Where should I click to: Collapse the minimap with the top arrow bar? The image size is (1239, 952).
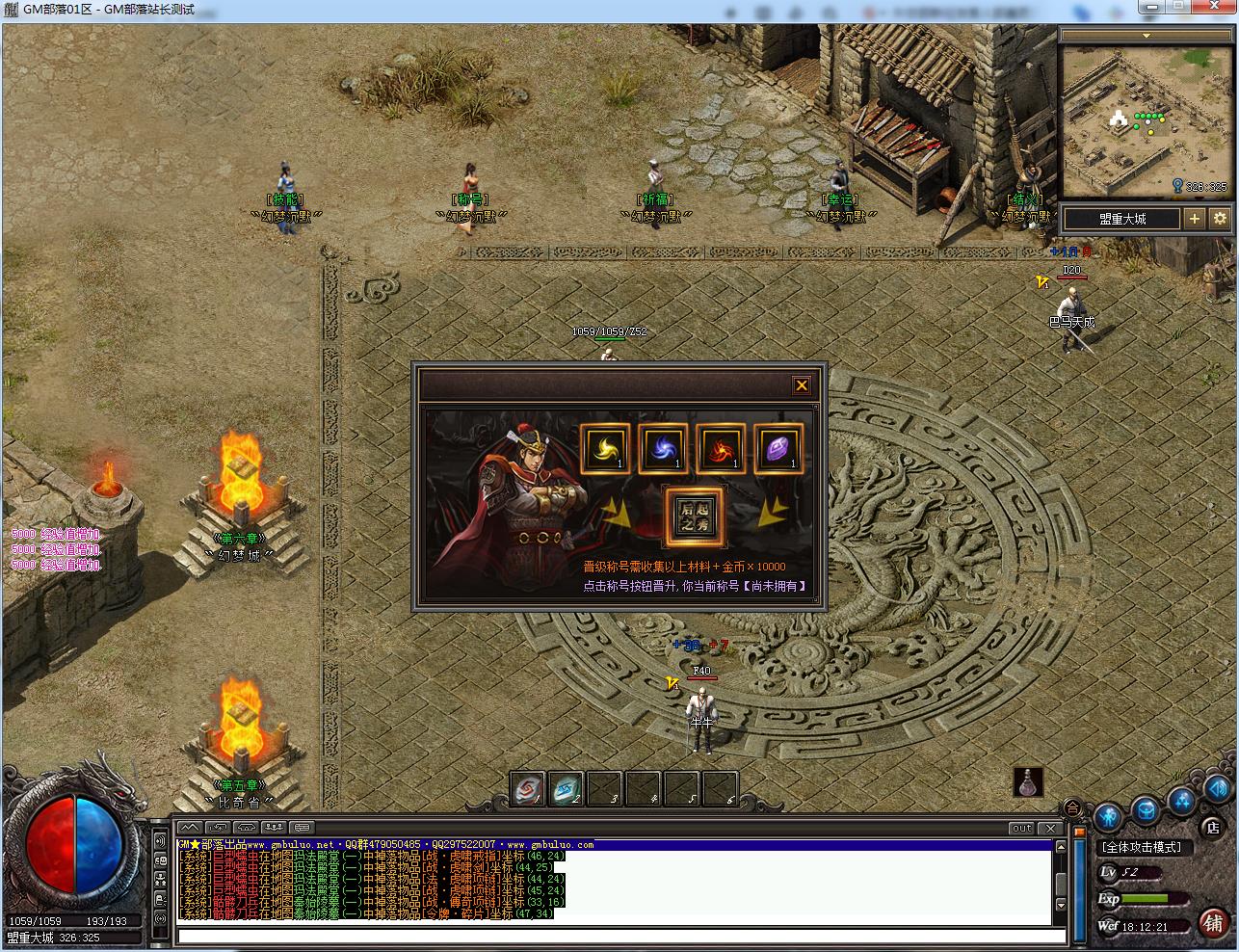1146,36
